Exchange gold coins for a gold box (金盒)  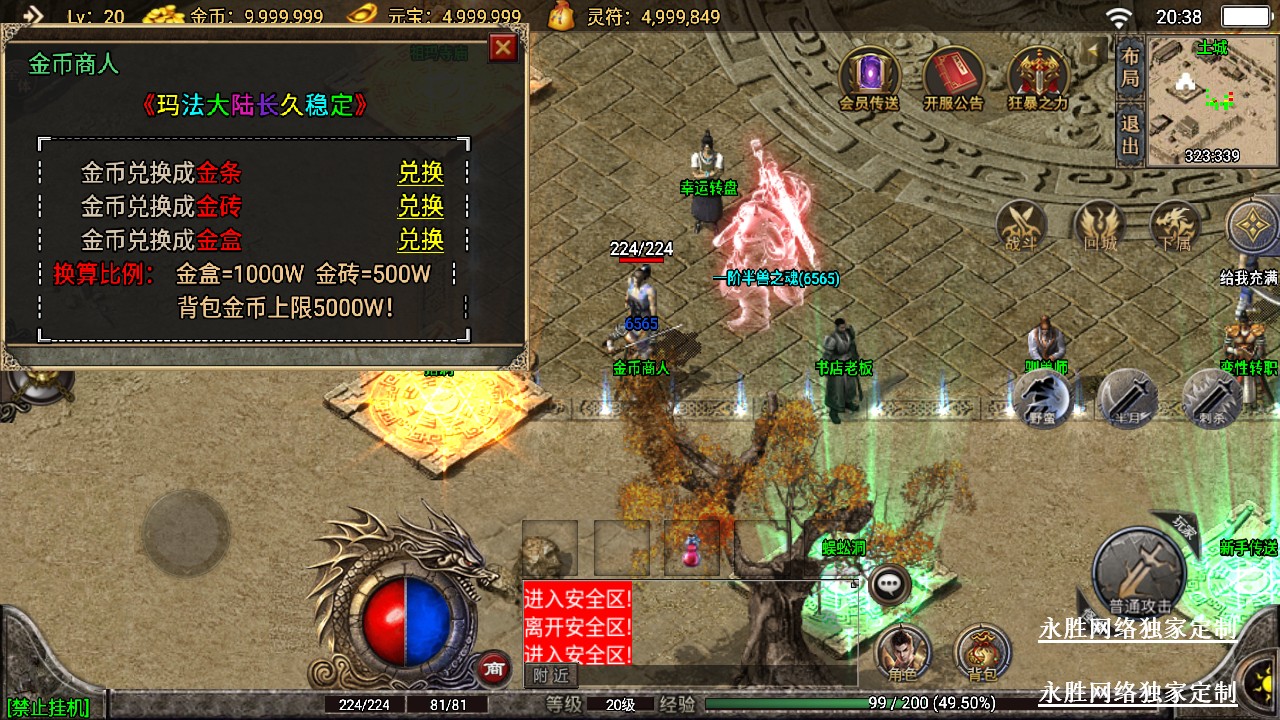pyautogui.click(x=420, y=240)
